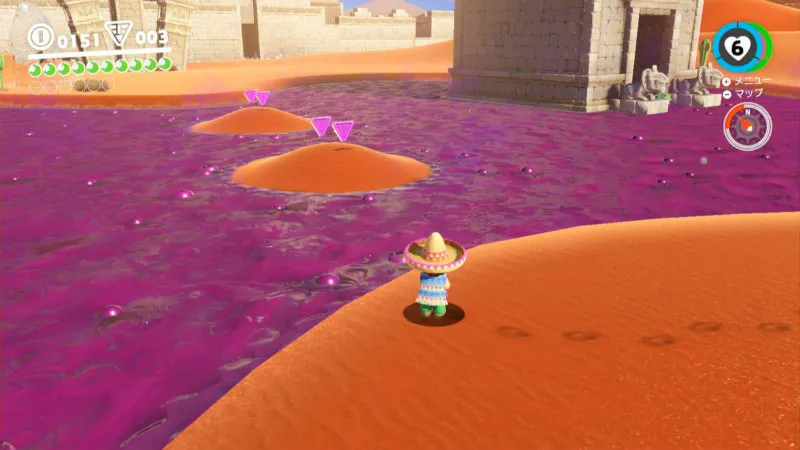Select the gold coin counter icon
This screenshot has height=450, width=800.
[x=41, y=38]
